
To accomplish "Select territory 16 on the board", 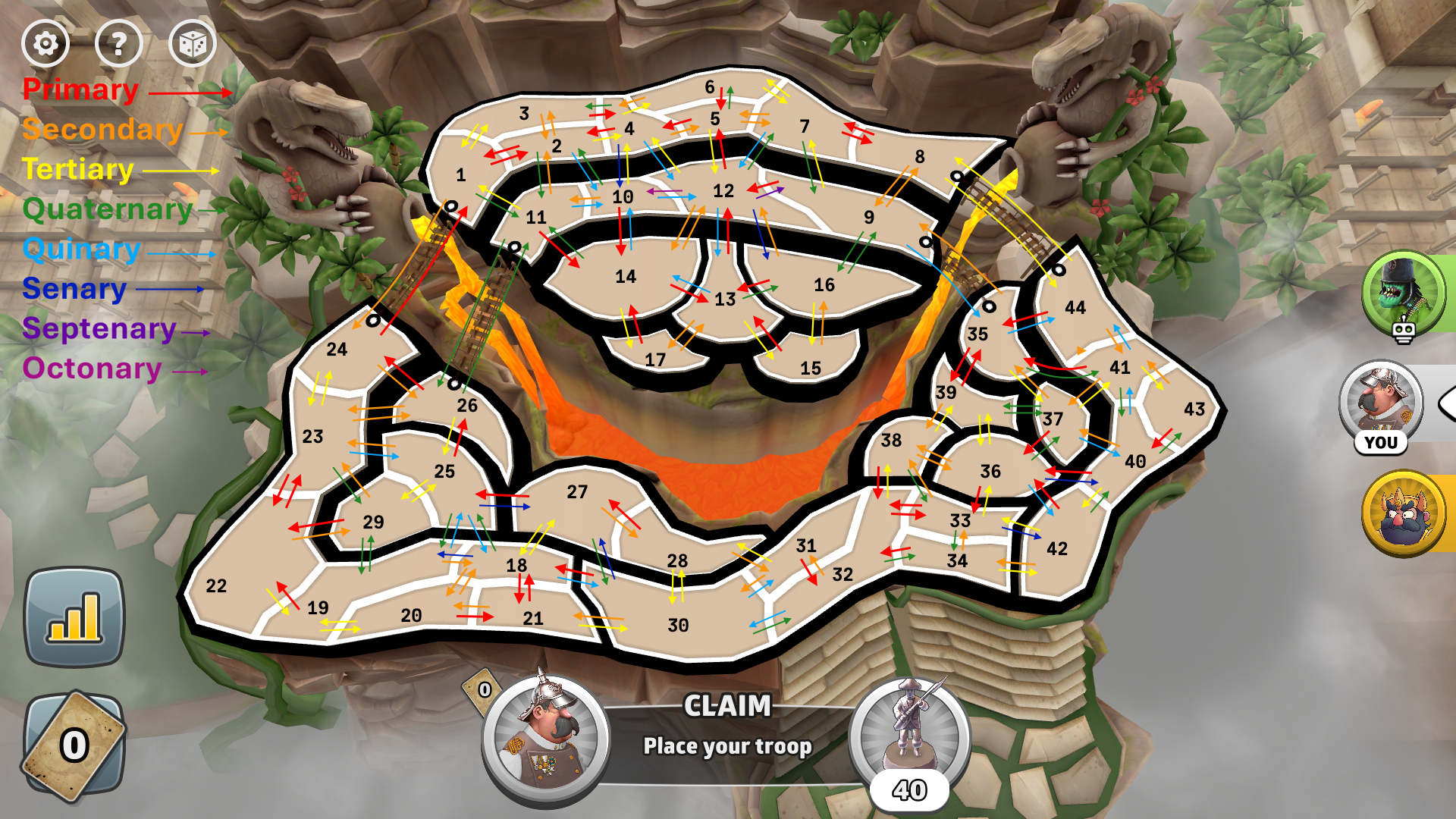I will pyautogui.click(x=824, y=285).
